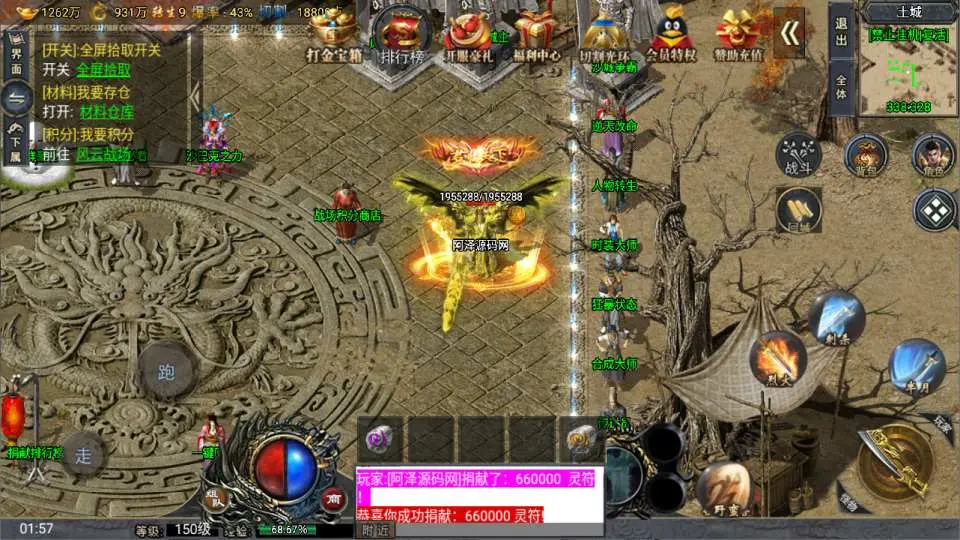Image resolution: width=960 pixels, height=540 pixels.
Task: Activate the 半月 half-moon skill
Action: 917,365
